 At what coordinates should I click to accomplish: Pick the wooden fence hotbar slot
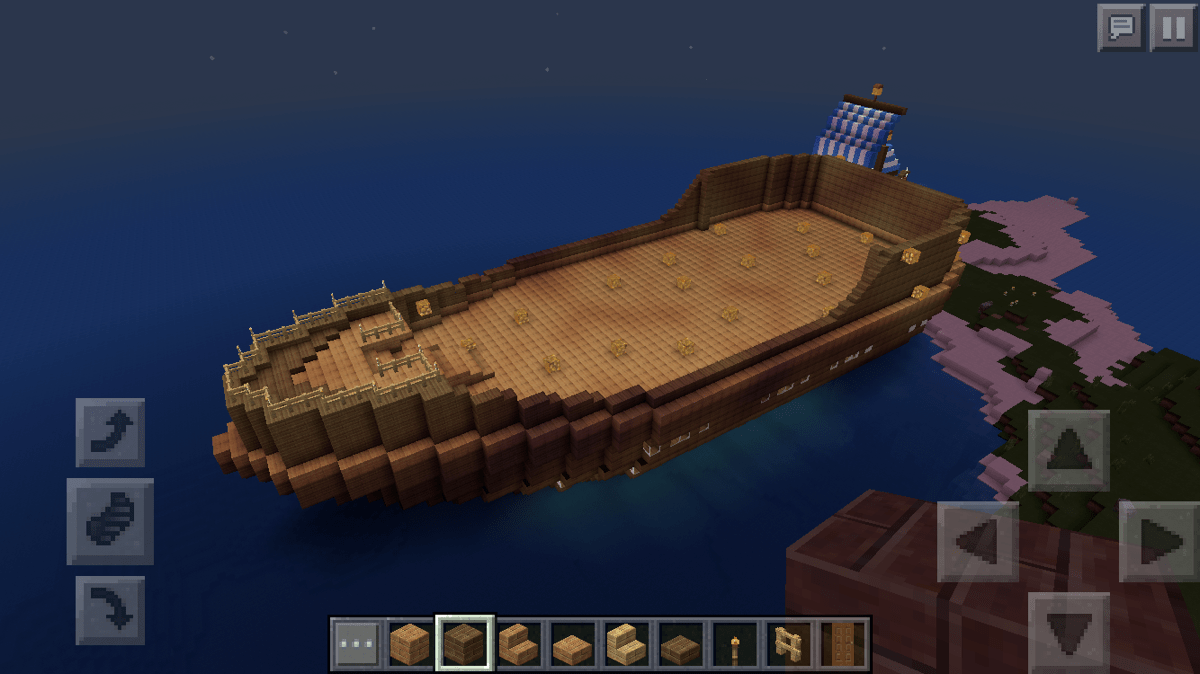(788, 643)
